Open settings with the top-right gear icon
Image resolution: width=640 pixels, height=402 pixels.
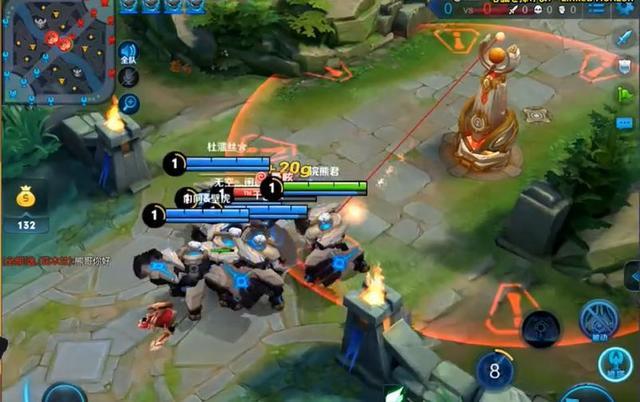tap(626, 8)
